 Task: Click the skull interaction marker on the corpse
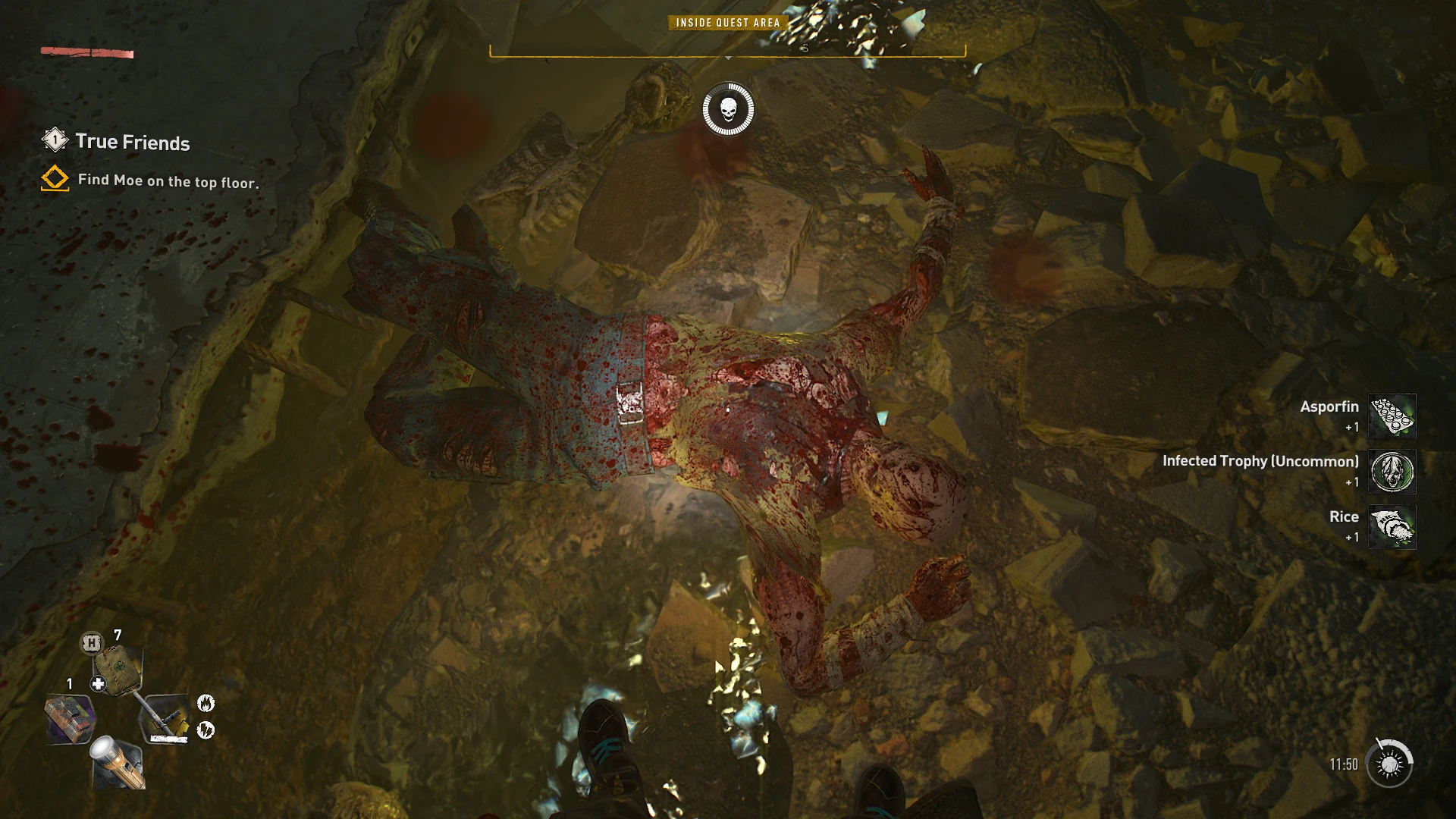(x=730, y=108)
